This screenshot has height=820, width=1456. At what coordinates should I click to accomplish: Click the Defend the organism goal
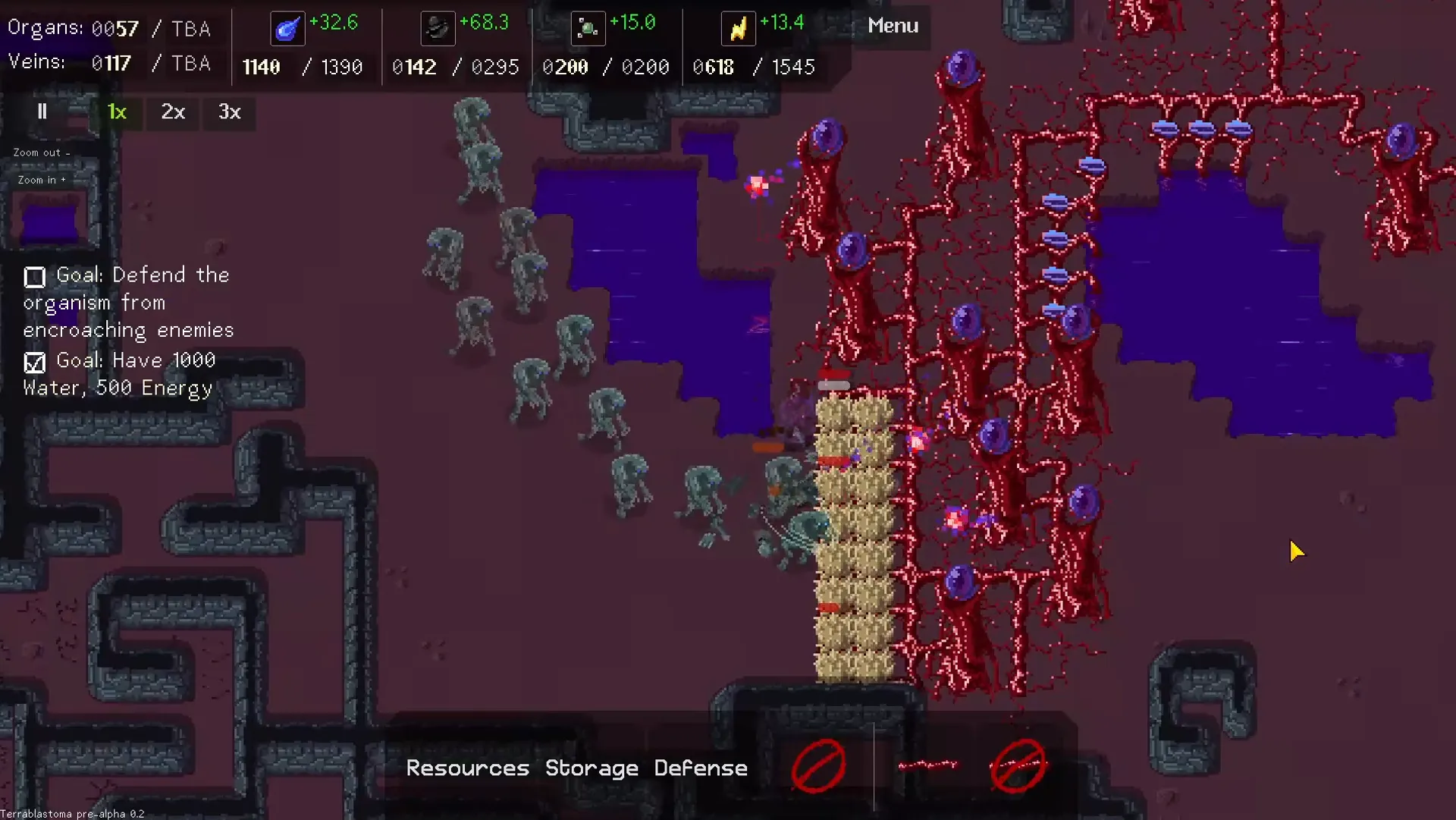click(127, 302)
